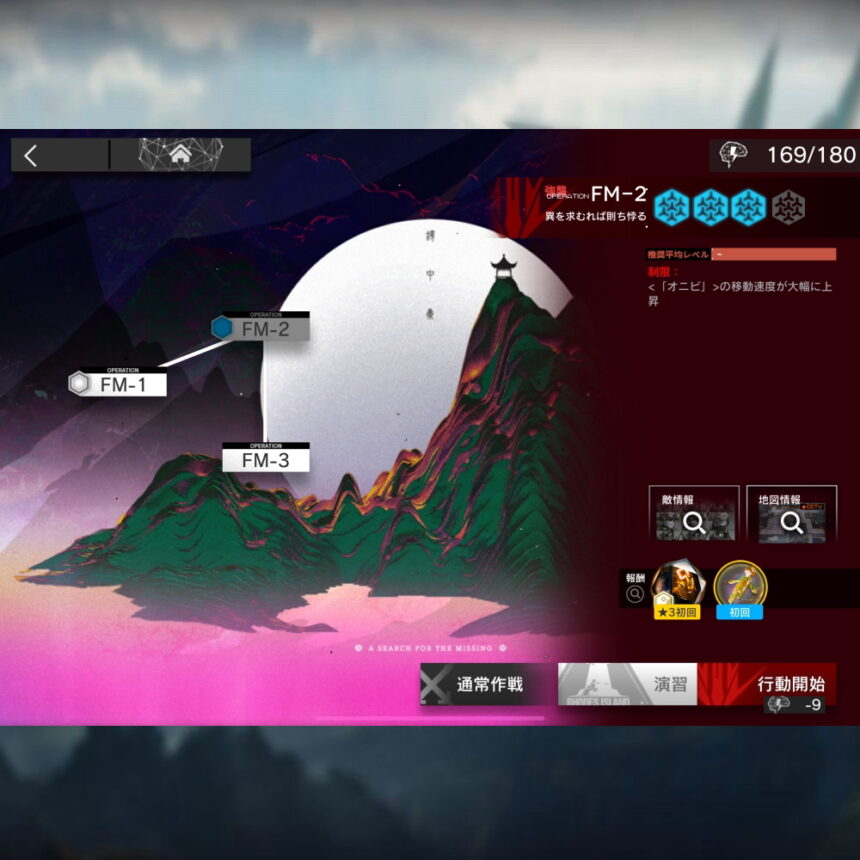Open map info (地図情報)

791,514
